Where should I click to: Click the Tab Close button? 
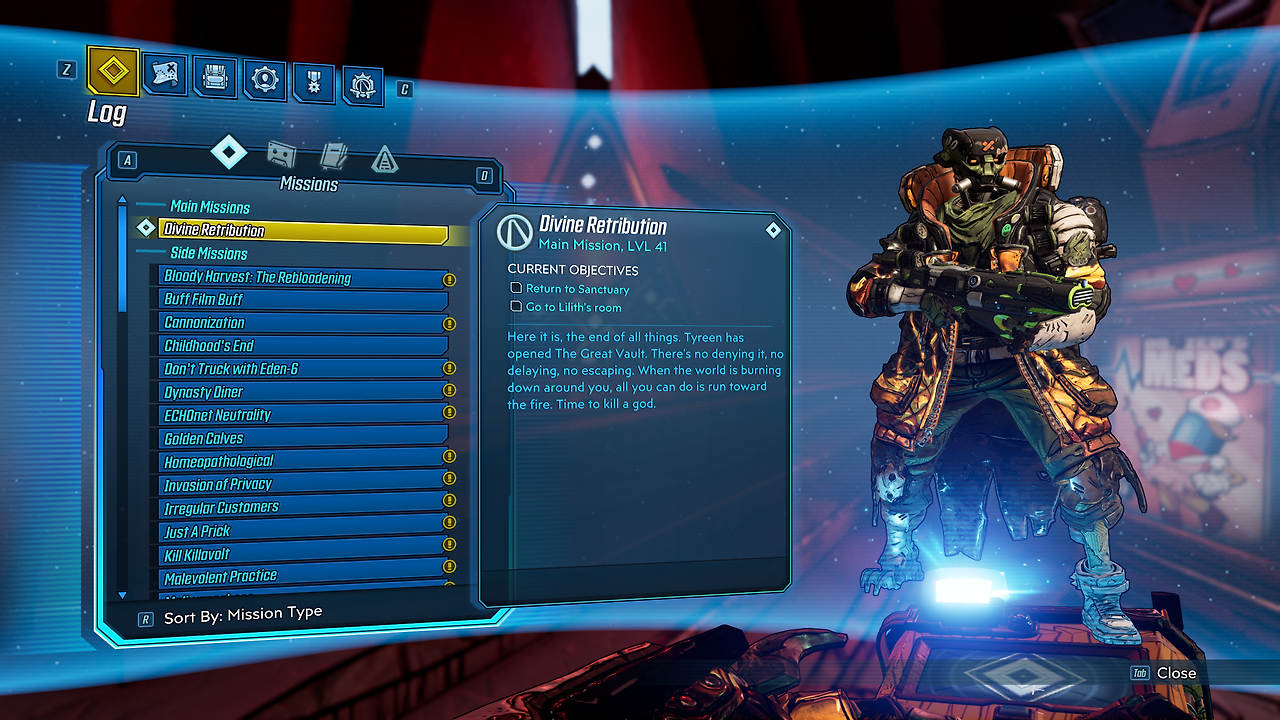coord(1160,673)
